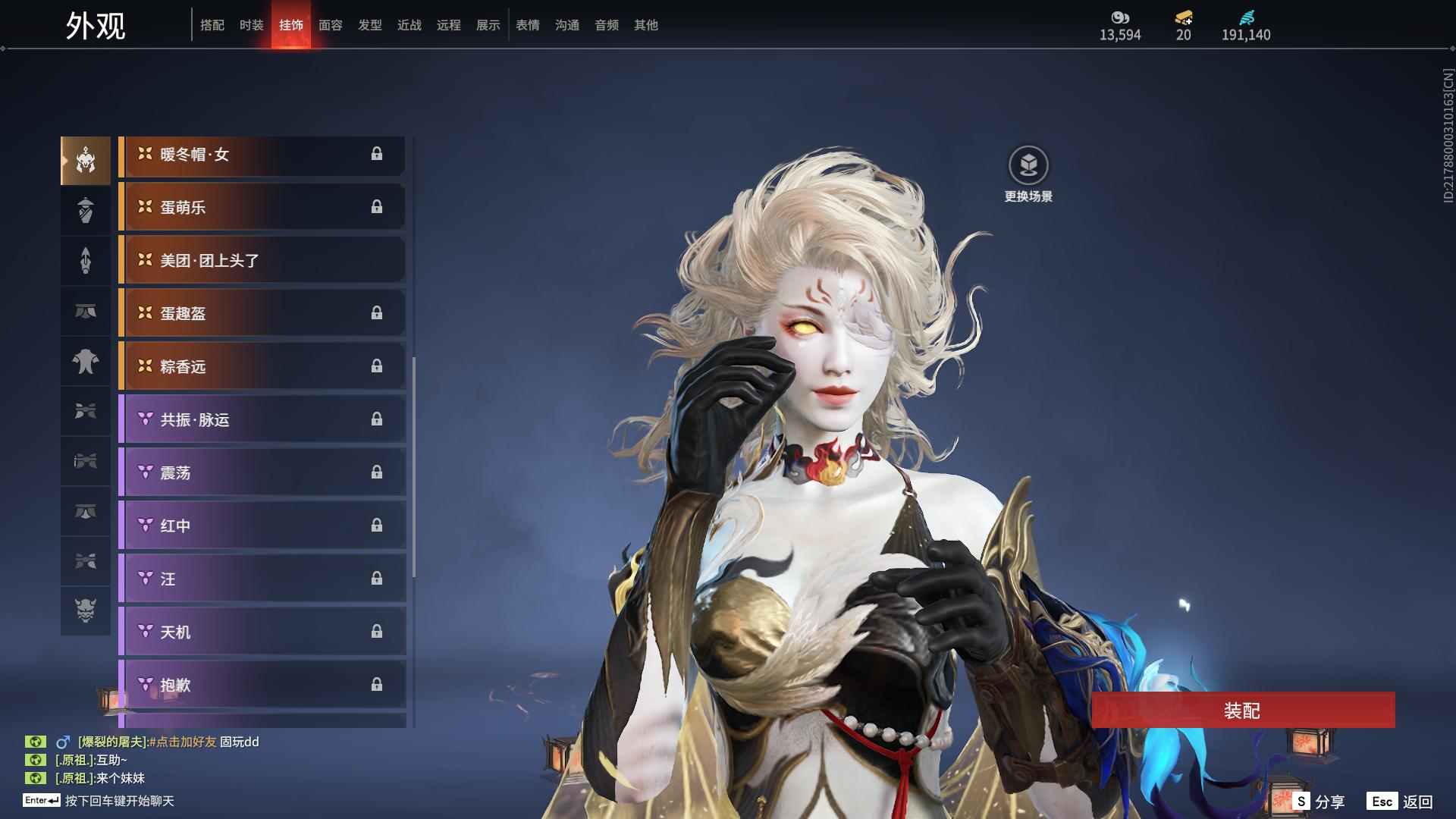Go to the 近战 melee tab

(409, 25)
